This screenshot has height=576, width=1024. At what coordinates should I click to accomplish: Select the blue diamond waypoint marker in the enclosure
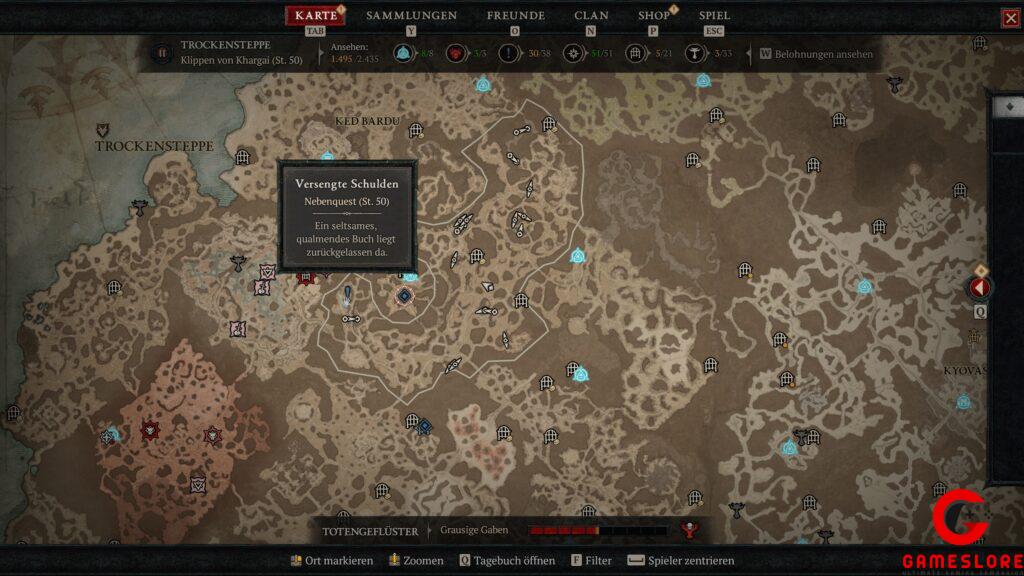[404, 295]
